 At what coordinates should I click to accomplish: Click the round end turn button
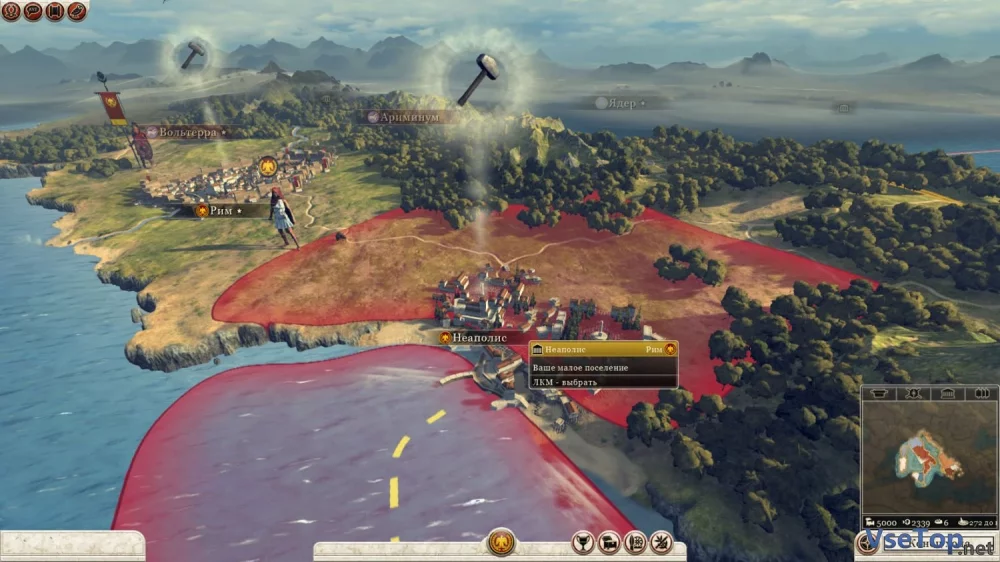tap(868, 544)
